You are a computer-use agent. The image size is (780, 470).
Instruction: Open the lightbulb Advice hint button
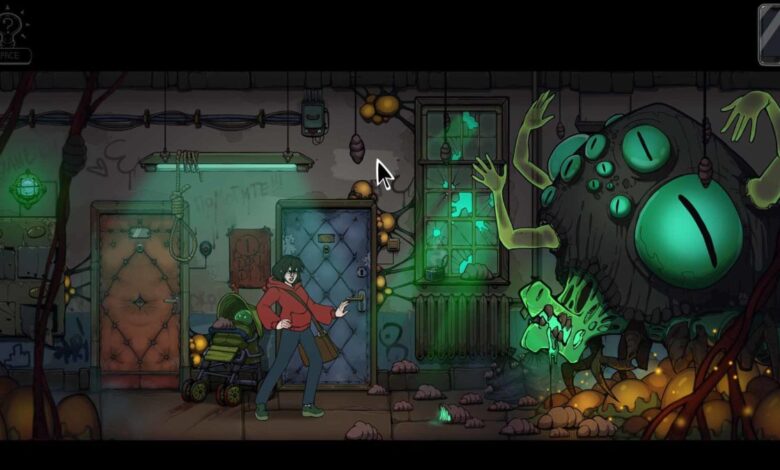coord(13,32)
